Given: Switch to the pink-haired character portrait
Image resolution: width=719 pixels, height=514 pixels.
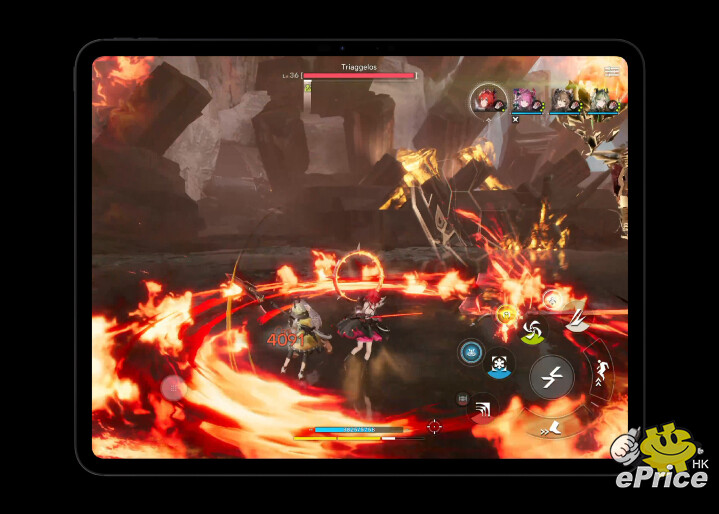Looking at the screenshot, I should [526, 99].
